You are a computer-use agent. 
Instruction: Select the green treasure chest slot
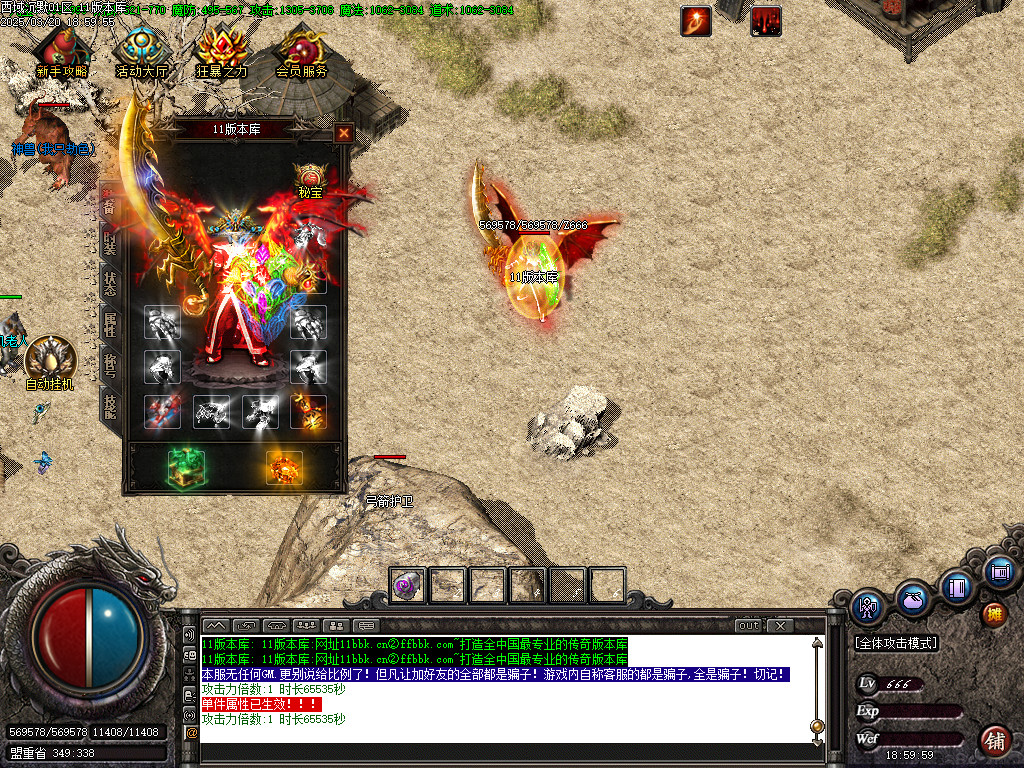tap(185, 467)
